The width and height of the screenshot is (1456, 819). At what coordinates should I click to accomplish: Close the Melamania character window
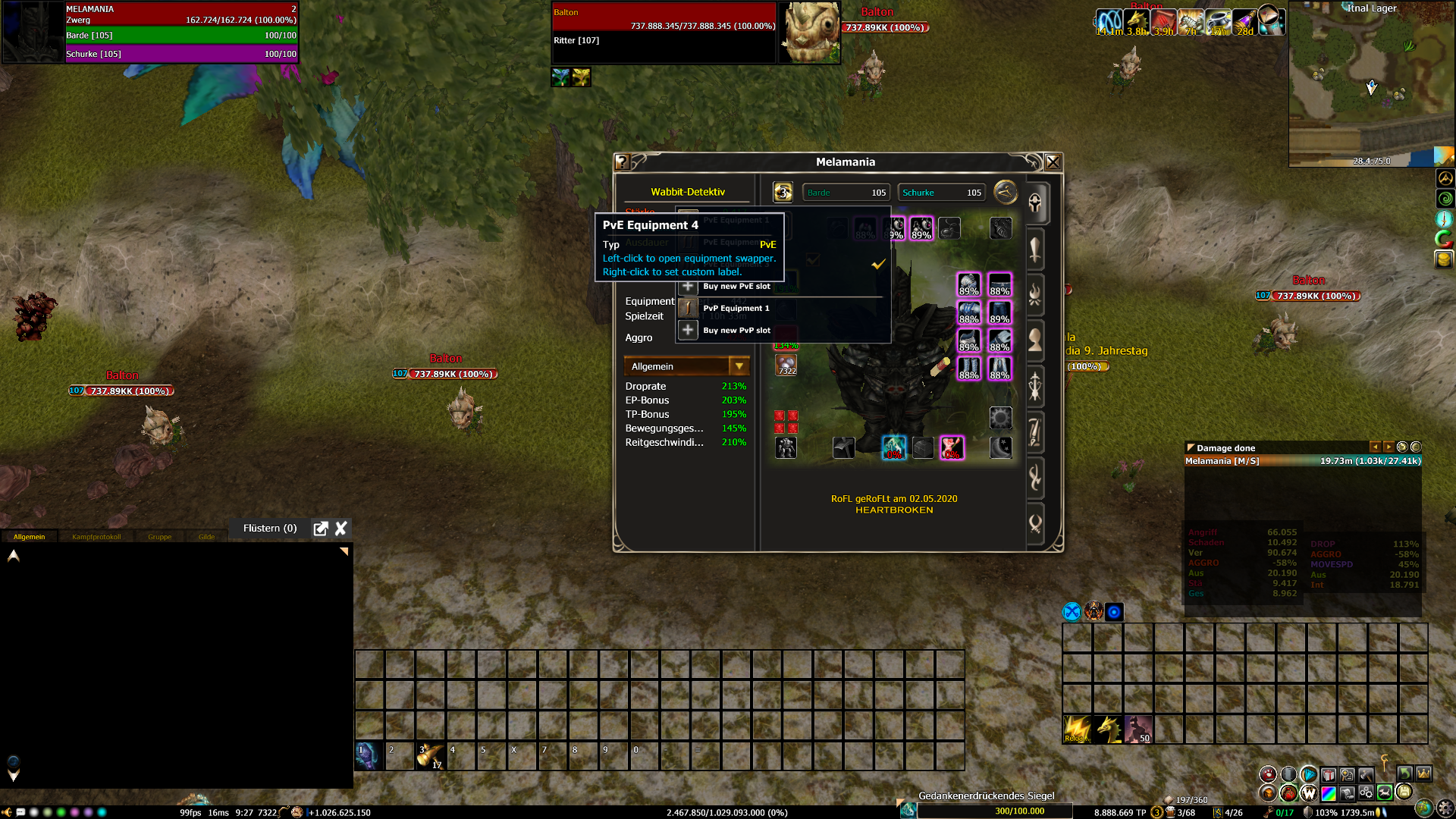pyautogui.click(x=1053, y=162)
